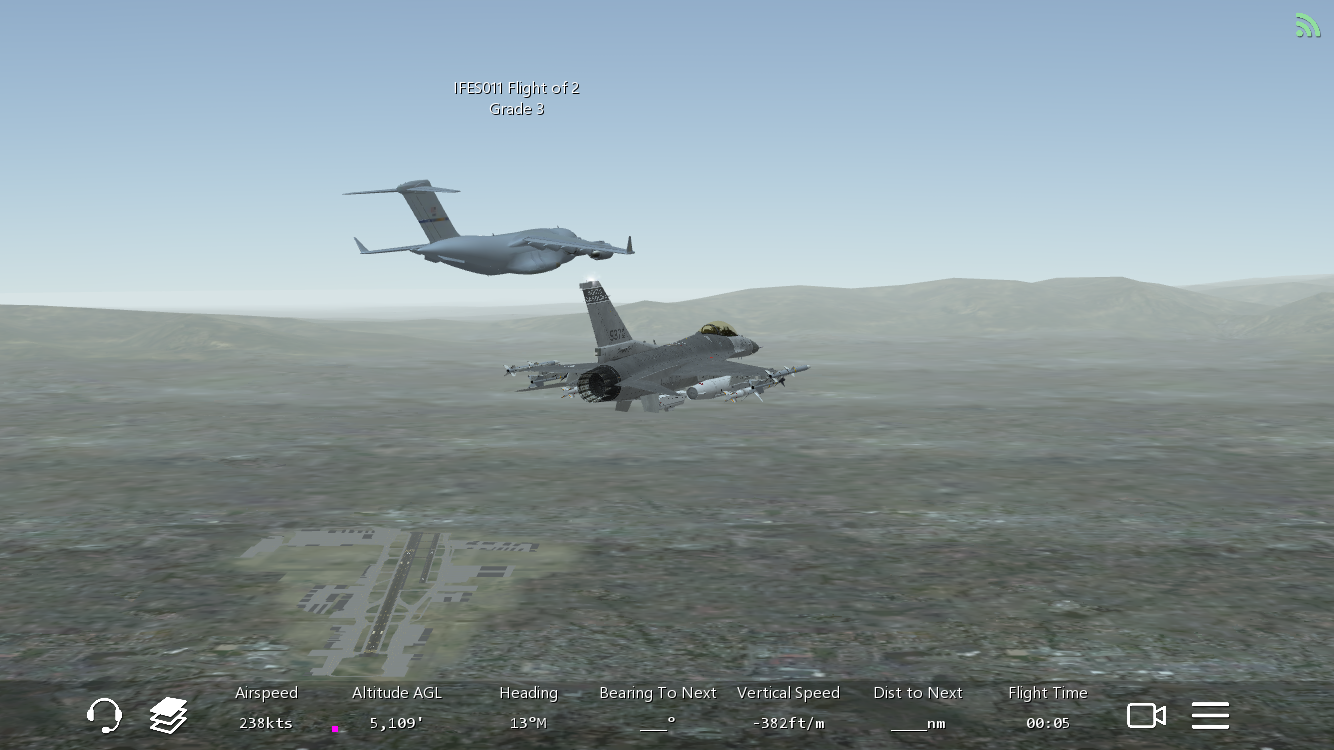The width and height of the screenshot is (1334, 750).
Task: Show the green connection status indicator
Action: 1307,26
